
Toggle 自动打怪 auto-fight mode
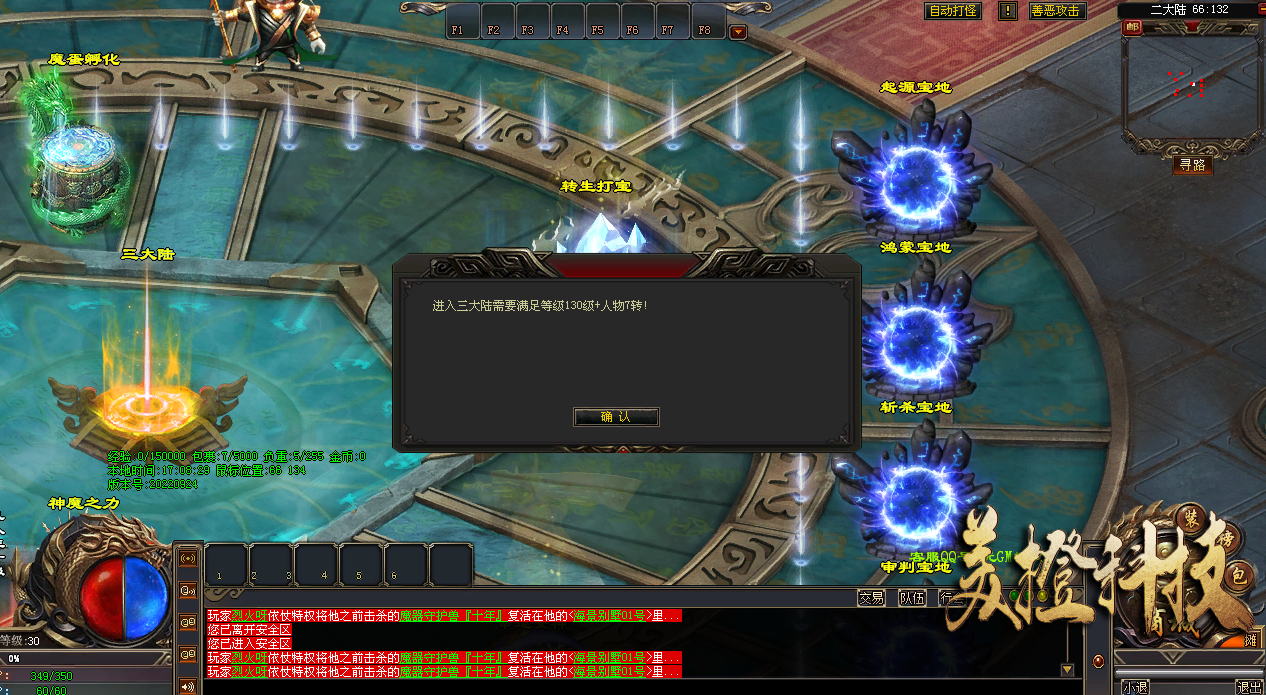953,11
